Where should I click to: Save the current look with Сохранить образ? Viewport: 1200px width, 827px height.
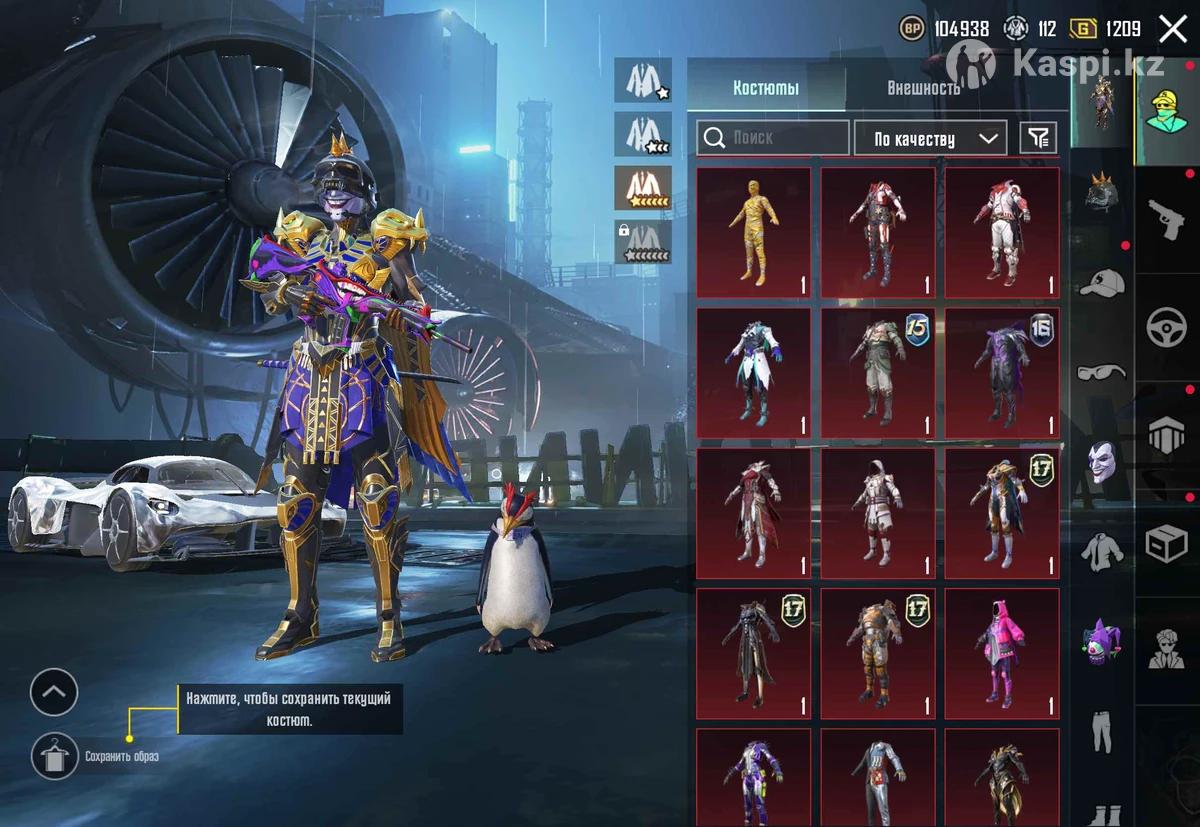pyautogui.click(x=55, y=756)
